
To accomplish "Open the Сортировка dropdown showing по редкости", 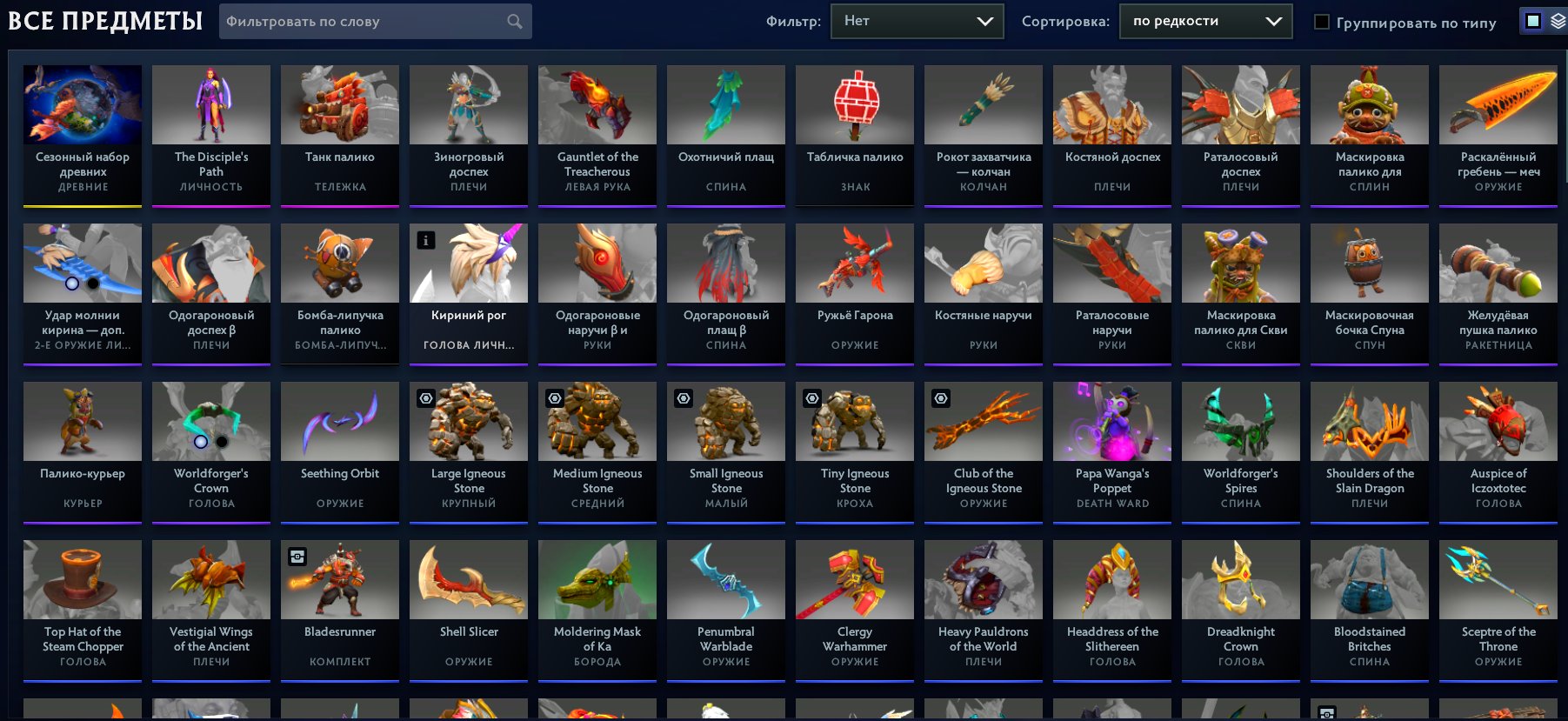I will 1204,21.
